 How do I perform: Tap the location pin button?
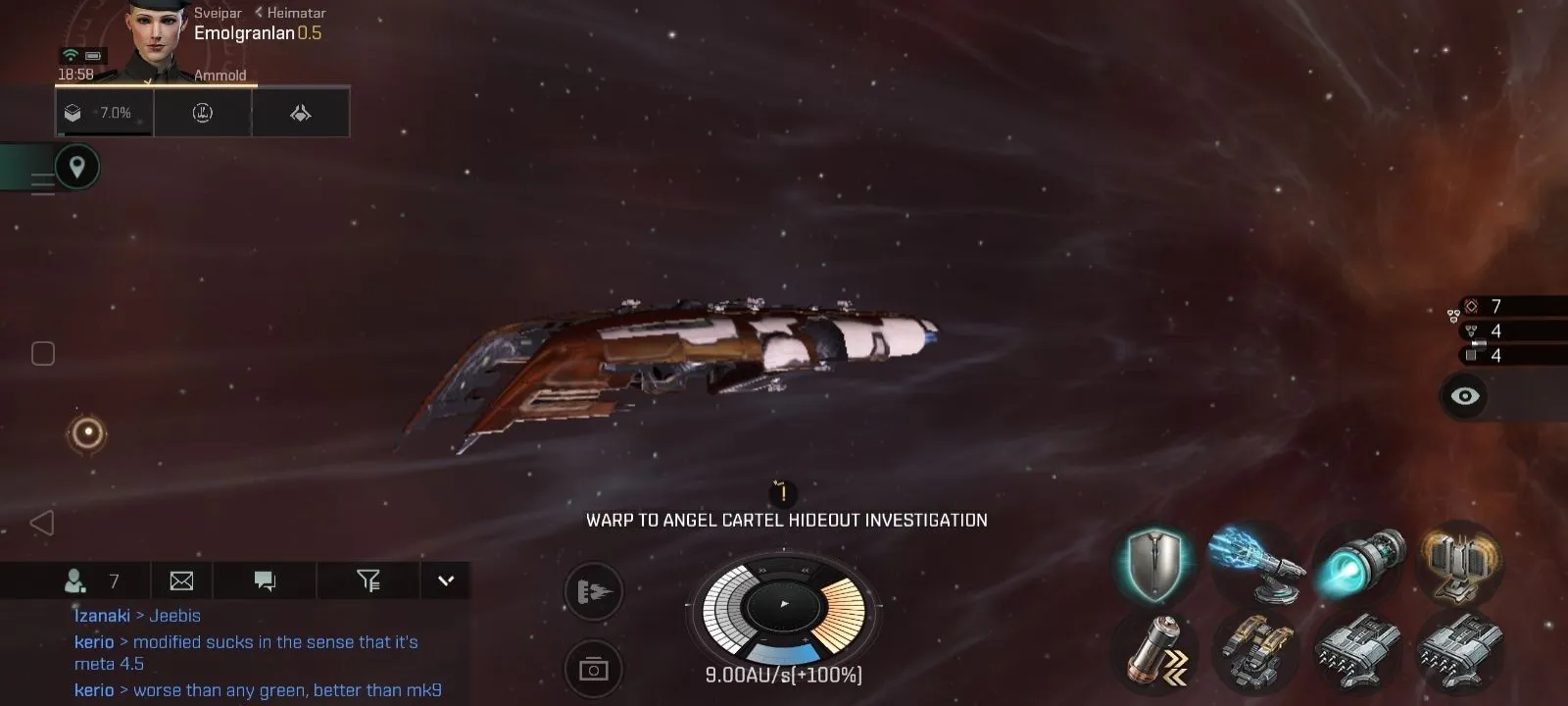(x=76, y=167)
